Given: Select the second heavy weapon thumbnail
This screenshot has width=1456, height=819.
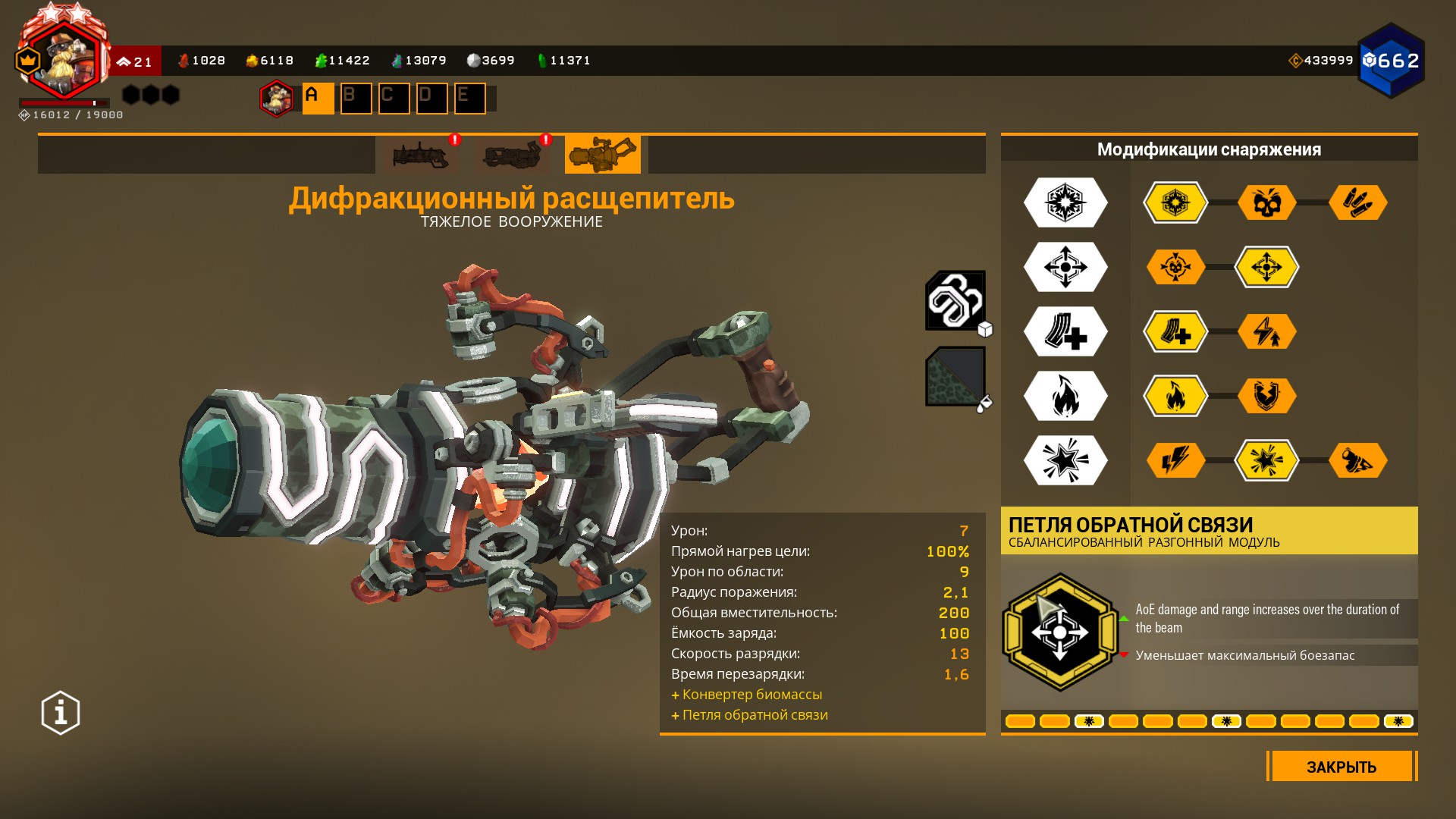Looking at the screenshot, I should coord(512,155).
